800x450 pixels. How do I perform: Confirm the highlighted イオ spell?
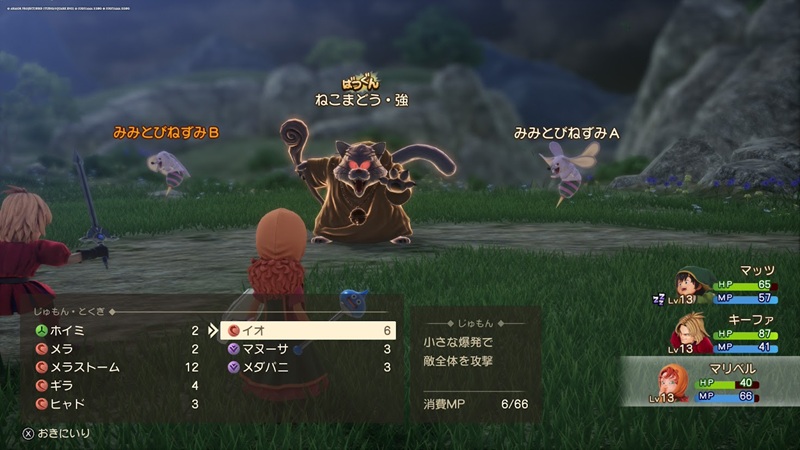308,330
